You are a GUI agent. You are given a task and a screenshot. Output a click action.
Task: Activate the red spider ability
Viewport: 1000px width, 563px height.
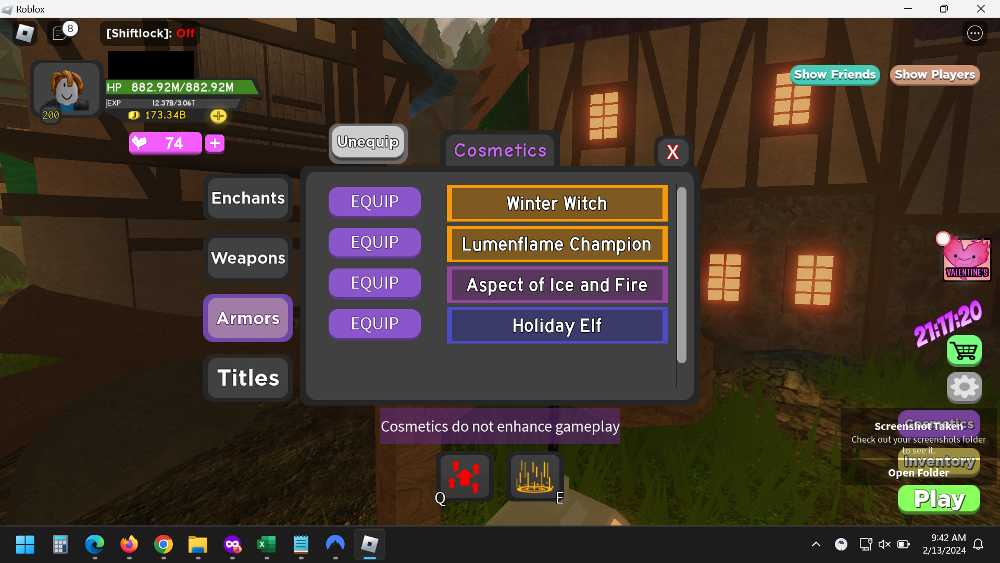465,476
